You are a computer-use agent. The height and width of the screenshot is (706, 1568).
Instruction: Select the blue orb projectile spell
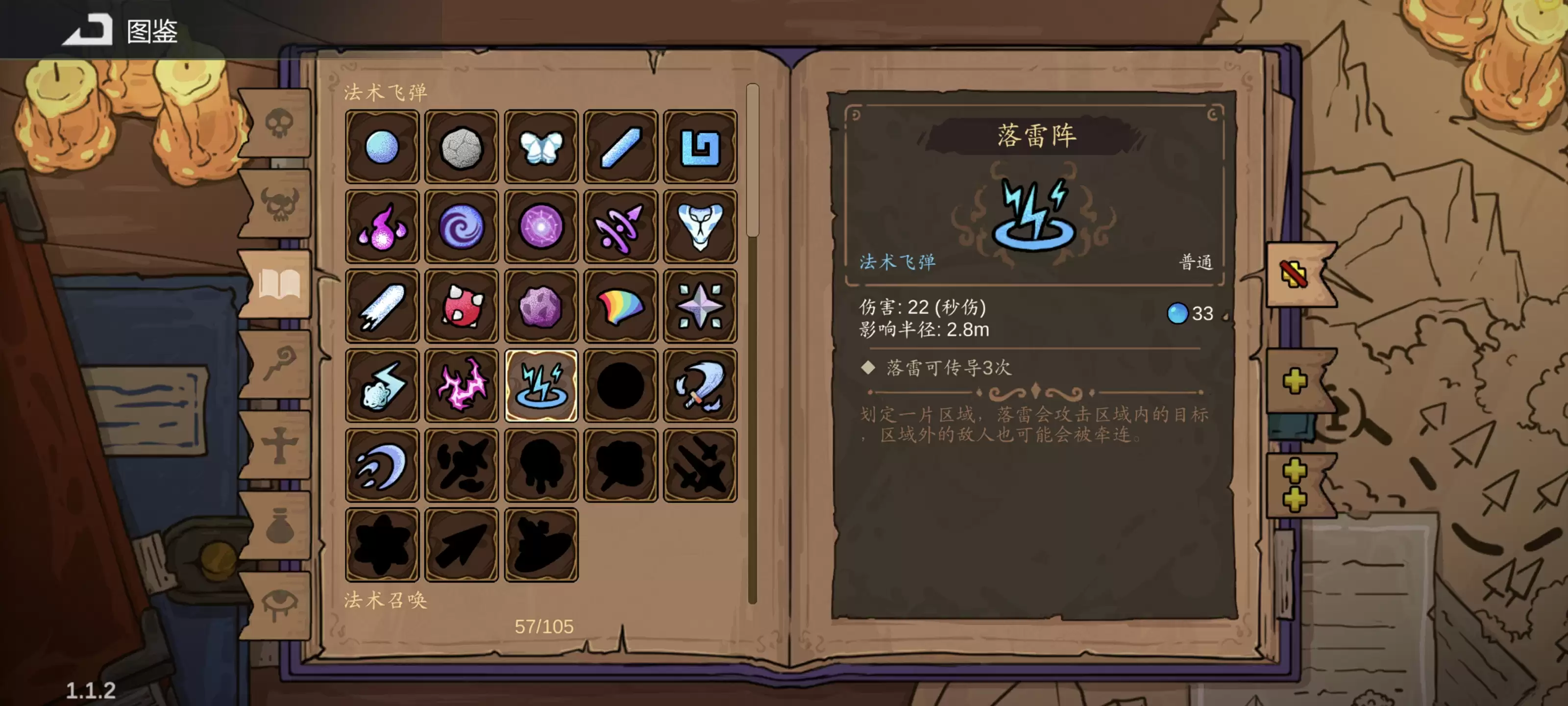pos(382,146)
